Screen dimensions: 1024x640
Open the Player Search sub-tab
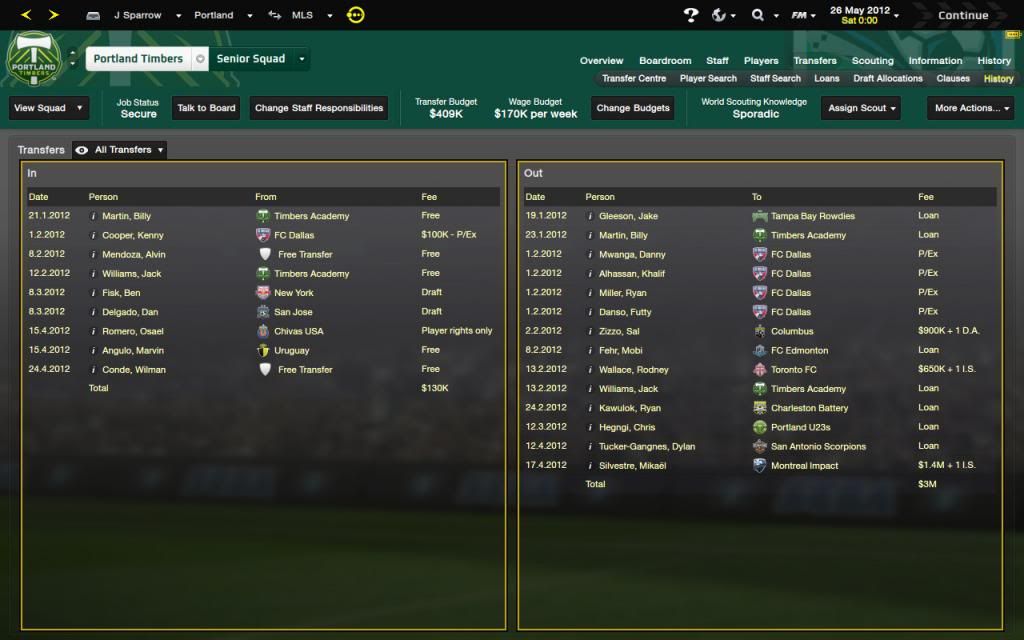[708, 78]
